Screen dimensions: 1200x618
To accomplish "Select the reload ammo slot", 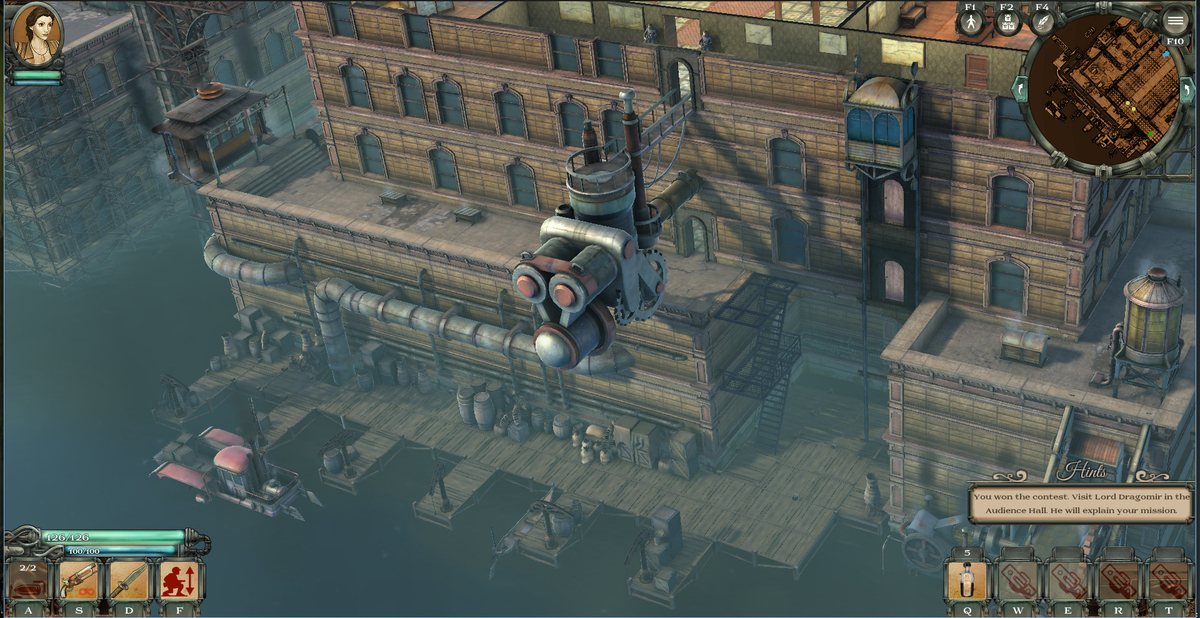I will [28, 580].
